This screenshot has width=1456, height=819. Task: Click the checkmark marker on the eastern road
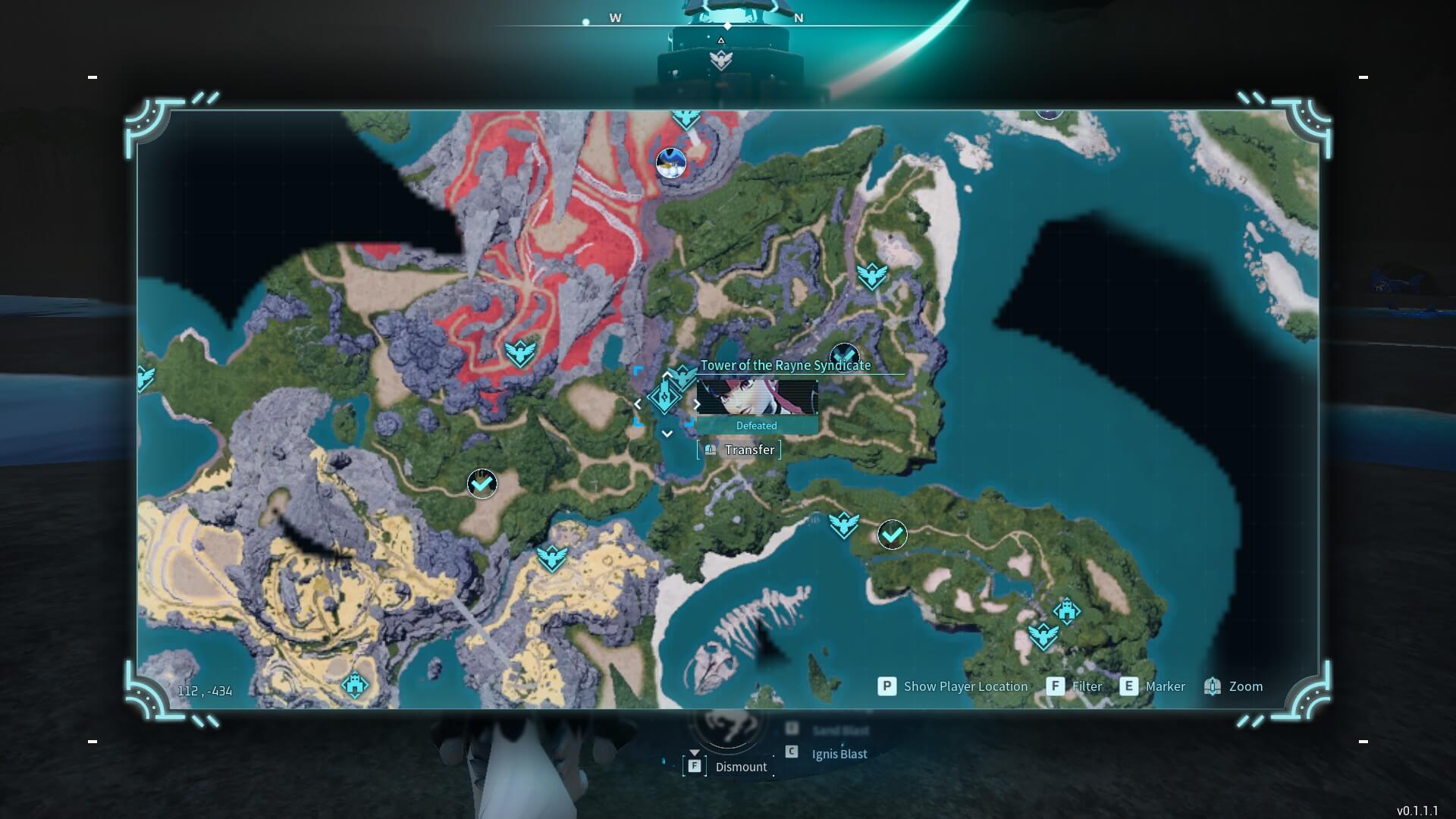[891, 535]
